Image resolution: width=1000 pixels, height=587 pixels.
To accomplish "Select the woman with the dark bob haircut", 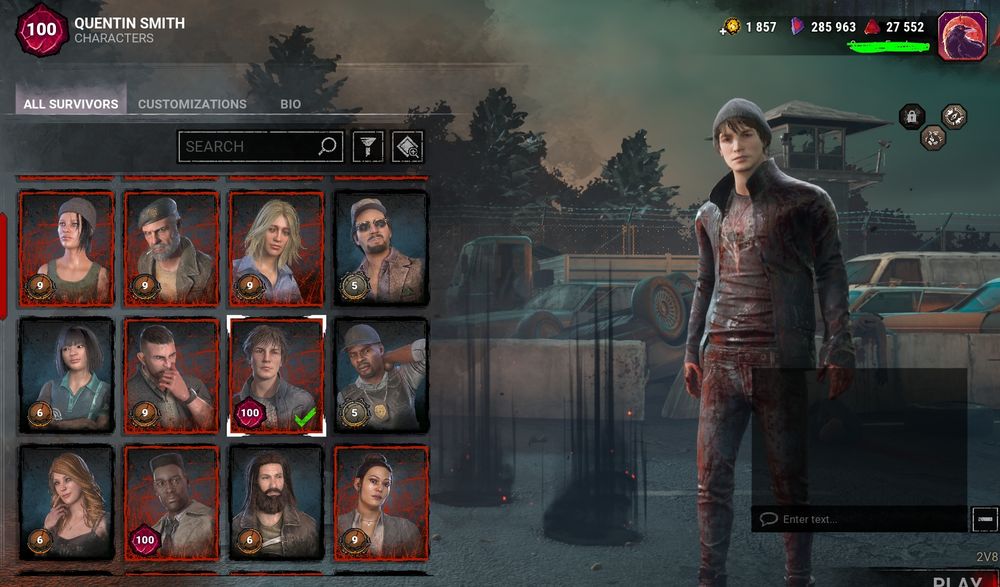I will [67, 375].
